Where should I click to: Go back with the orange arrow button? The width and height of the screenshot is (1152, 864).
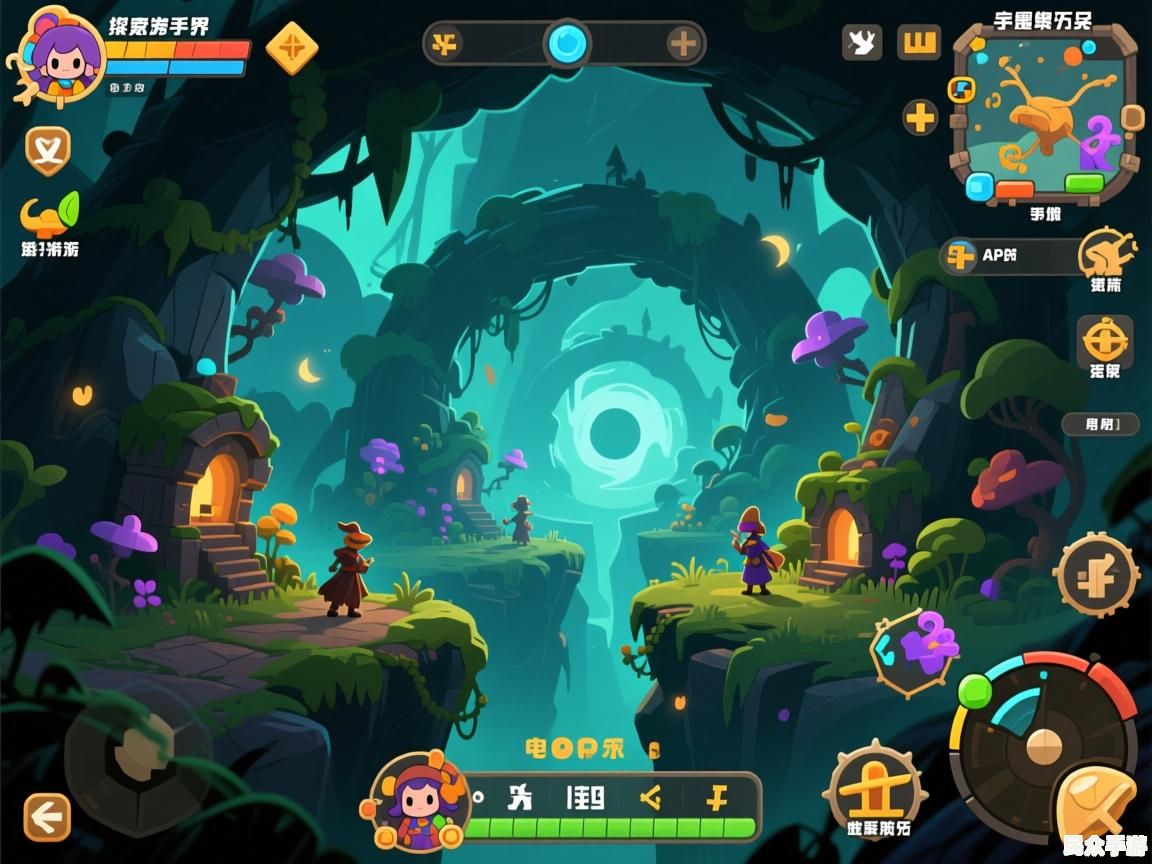tap(47, 817)
